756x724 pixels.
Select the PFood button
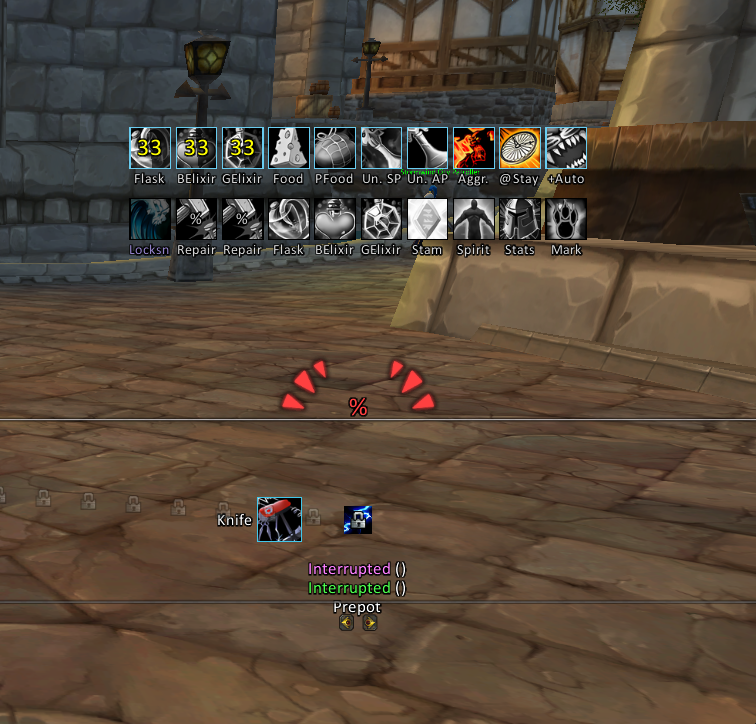tap(335, 148)
